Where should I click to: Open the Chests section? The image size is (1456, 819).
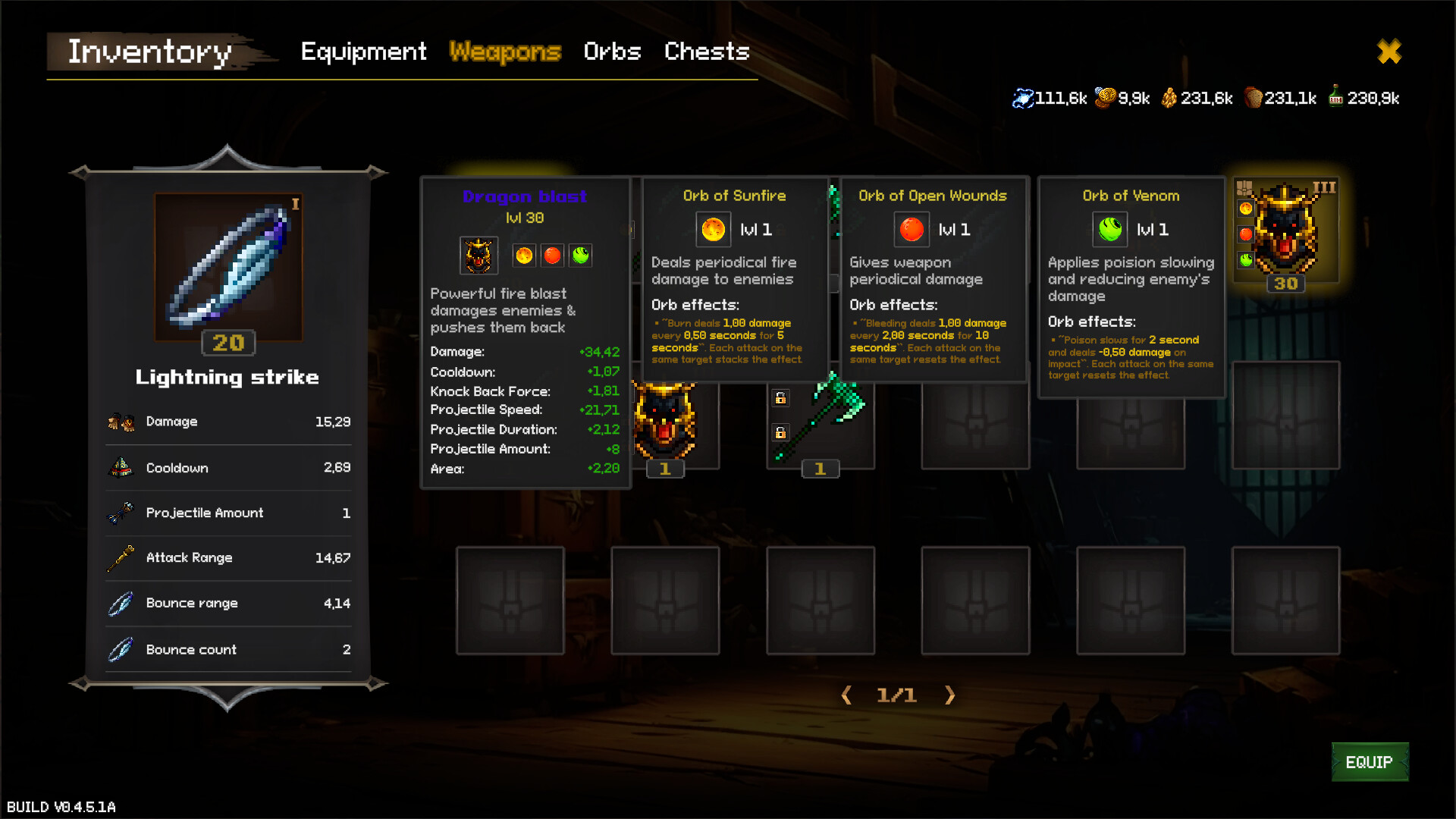(x=706, y=52)
